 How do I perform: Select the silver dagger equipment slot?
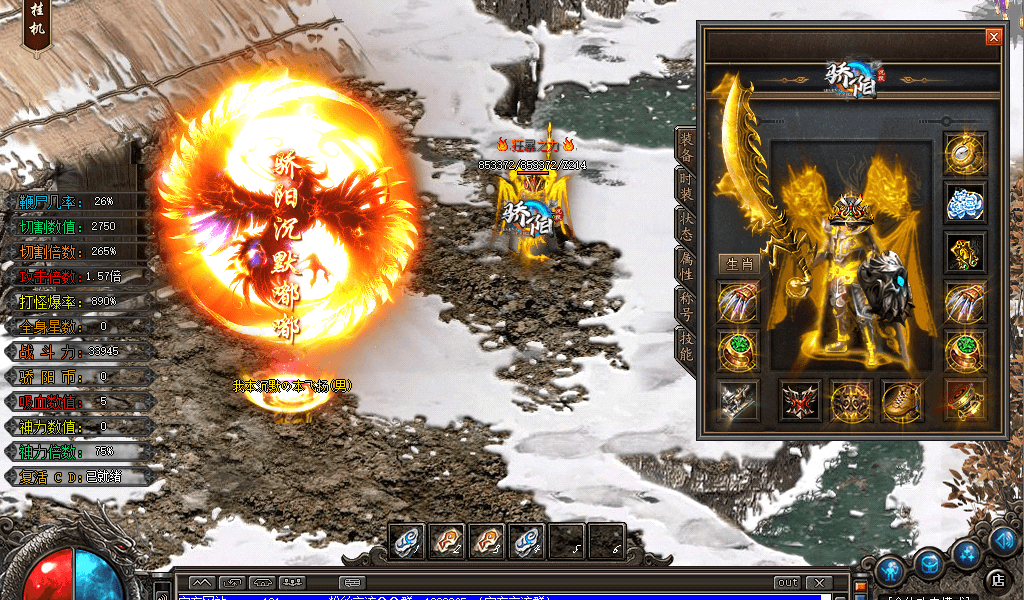(x=739, y=401)
